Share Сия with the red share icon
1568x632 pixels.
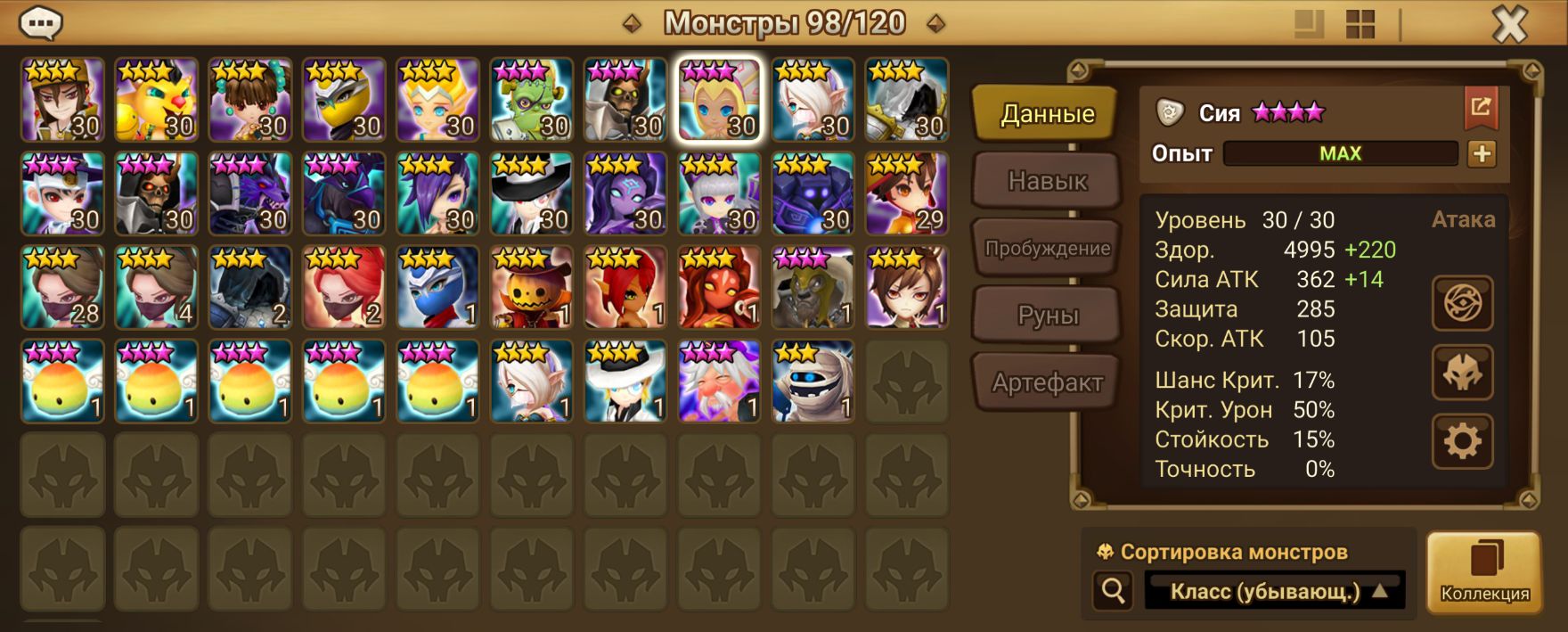(x=1480, y=108)
